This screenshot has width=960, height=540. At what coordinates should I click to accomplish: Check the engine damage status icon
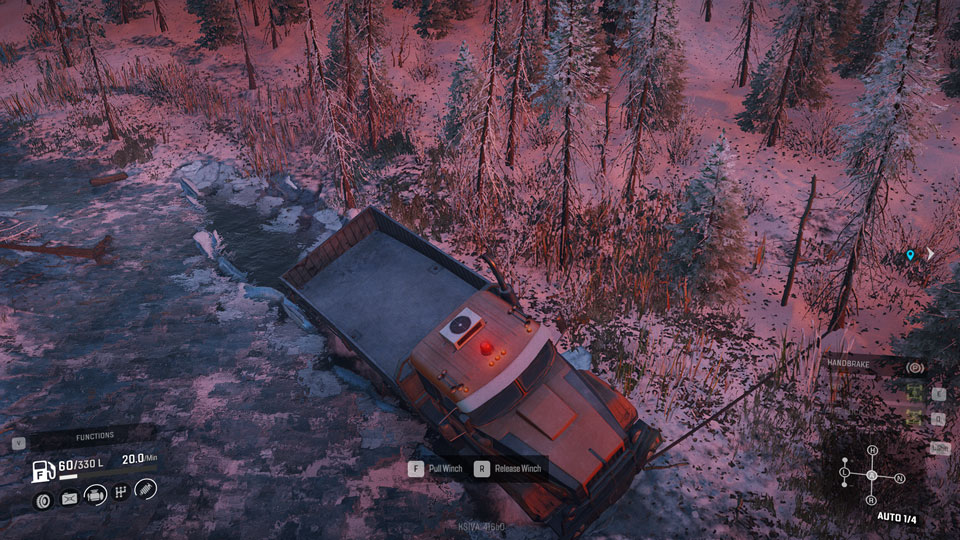tap(96, 495)
